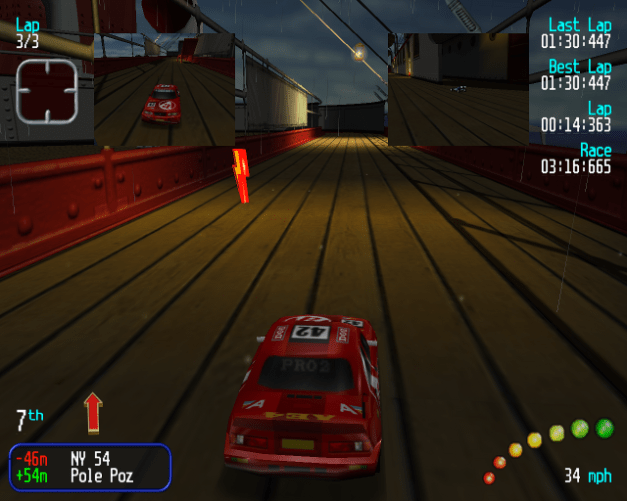627x501 pixels.
Task: Click the red upward direction arrow indicator
Action: pyautogui.click(x=93, y=411)
